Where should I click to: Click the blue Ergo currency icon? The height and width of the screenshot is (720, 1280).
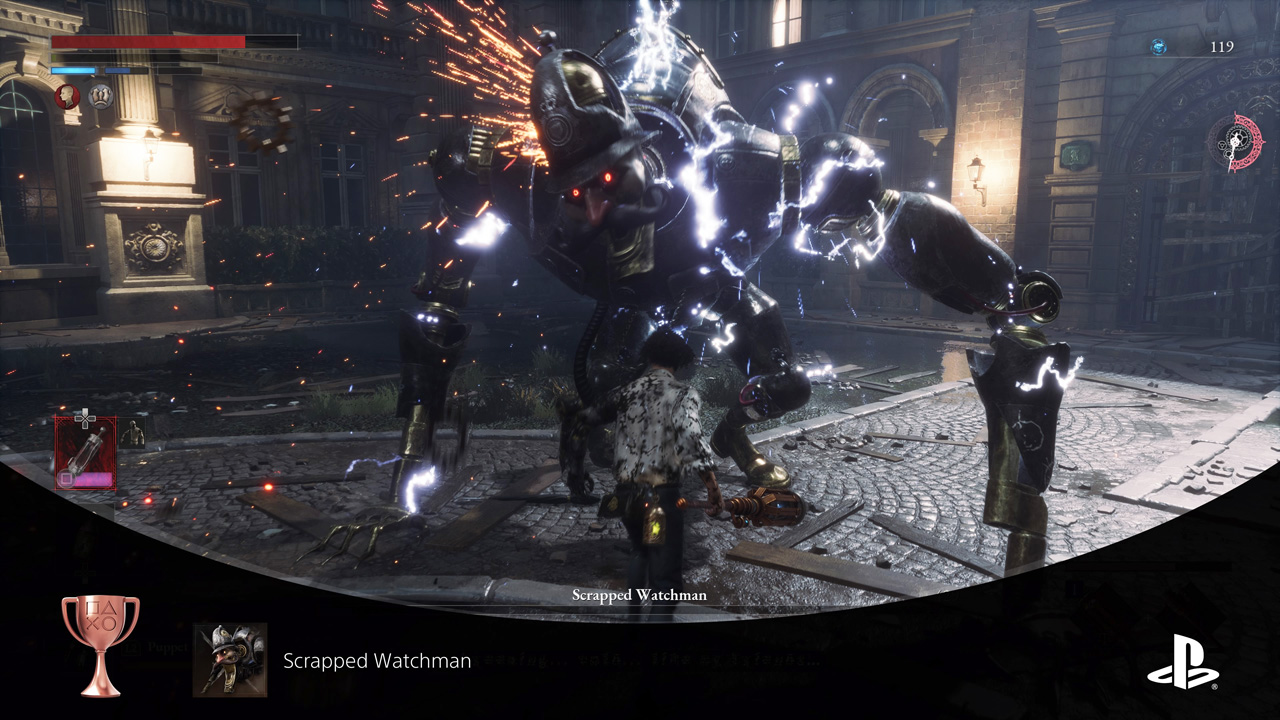click(x=1158, y=46)
